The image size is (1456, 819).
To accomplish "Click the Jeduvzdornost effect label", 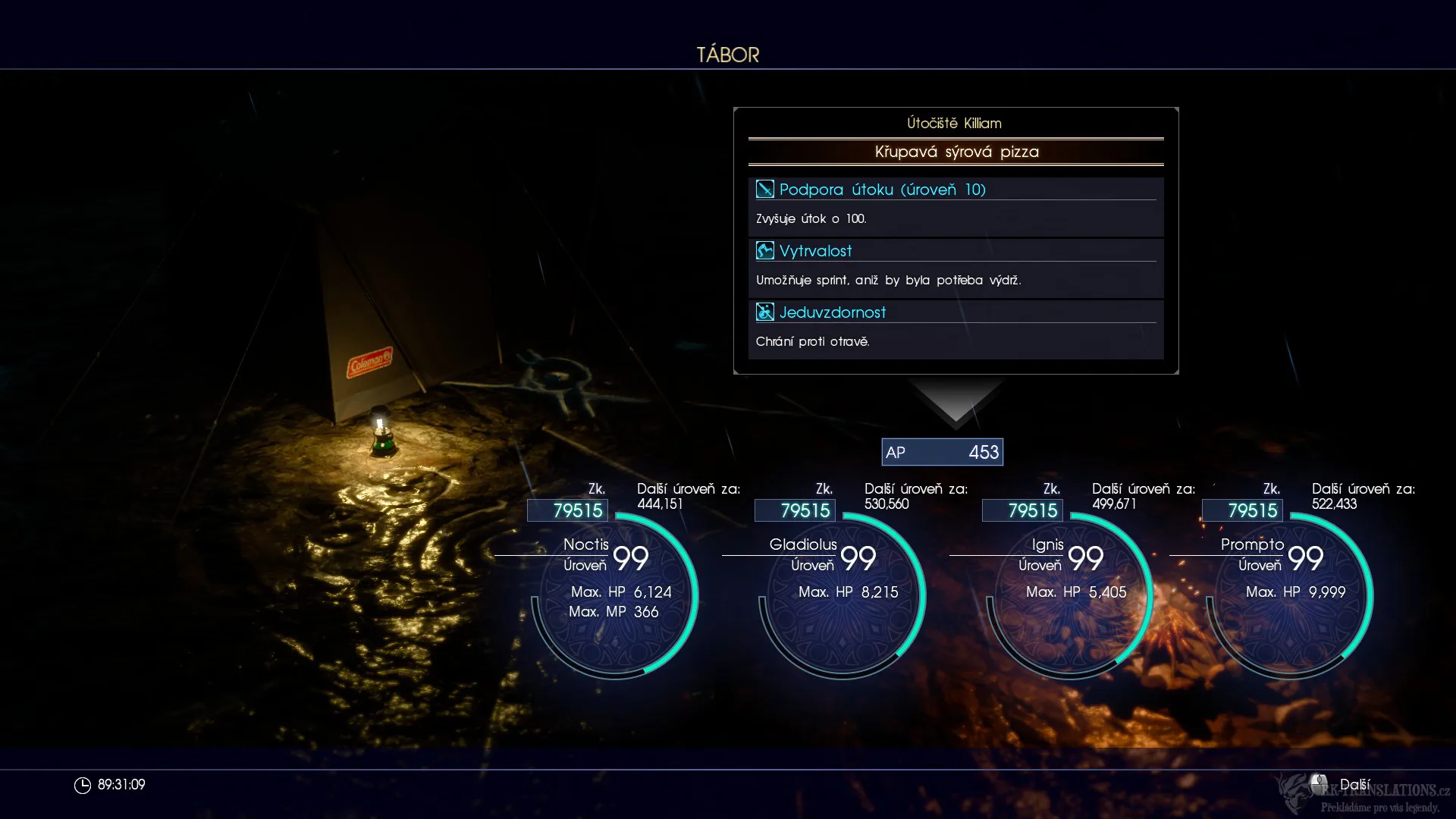I will (x=833, y=311).
